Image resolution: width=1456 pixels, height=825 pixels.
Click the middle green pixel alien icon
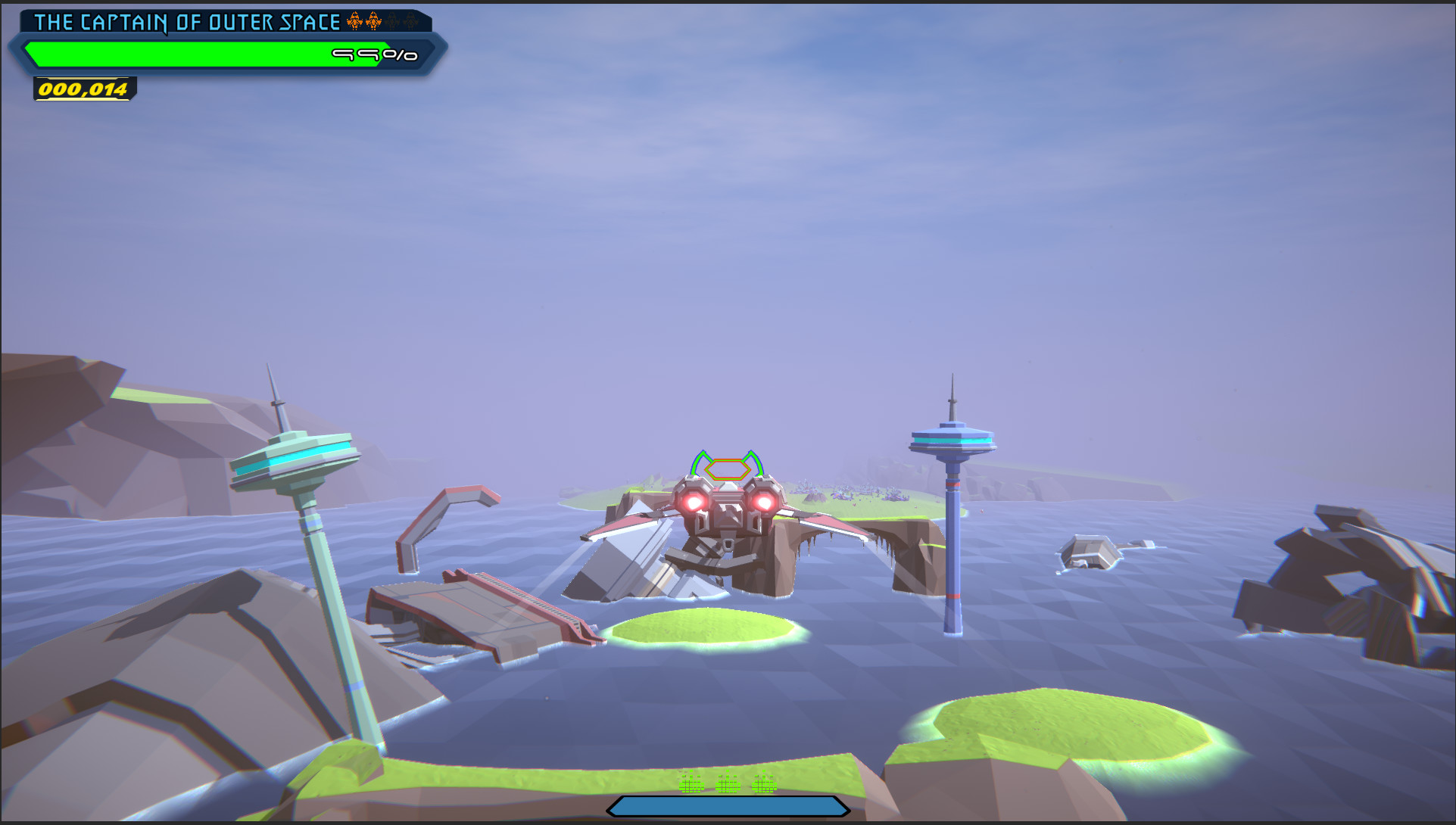pyautogui.click(x=727, y=784)
